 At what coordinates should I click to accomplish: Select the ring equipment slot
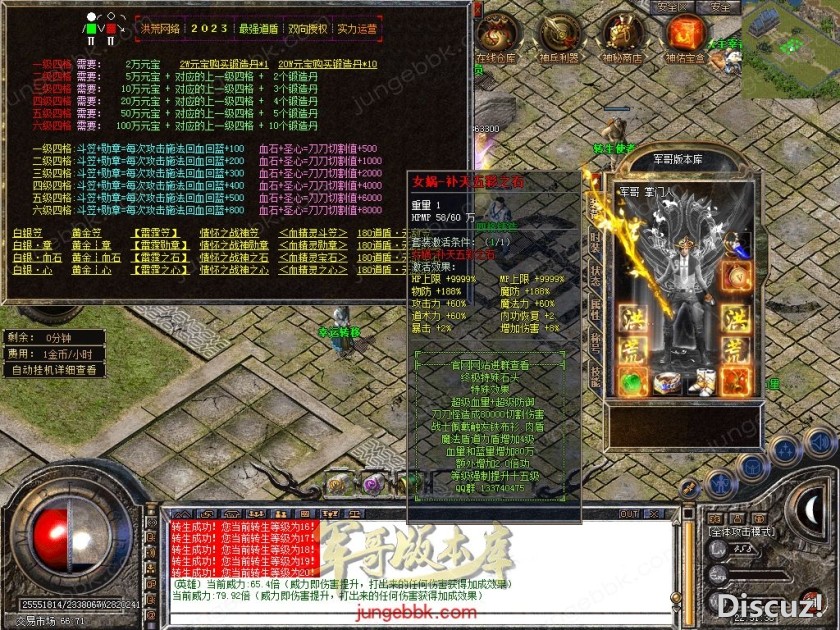click(x=667, y=382)
